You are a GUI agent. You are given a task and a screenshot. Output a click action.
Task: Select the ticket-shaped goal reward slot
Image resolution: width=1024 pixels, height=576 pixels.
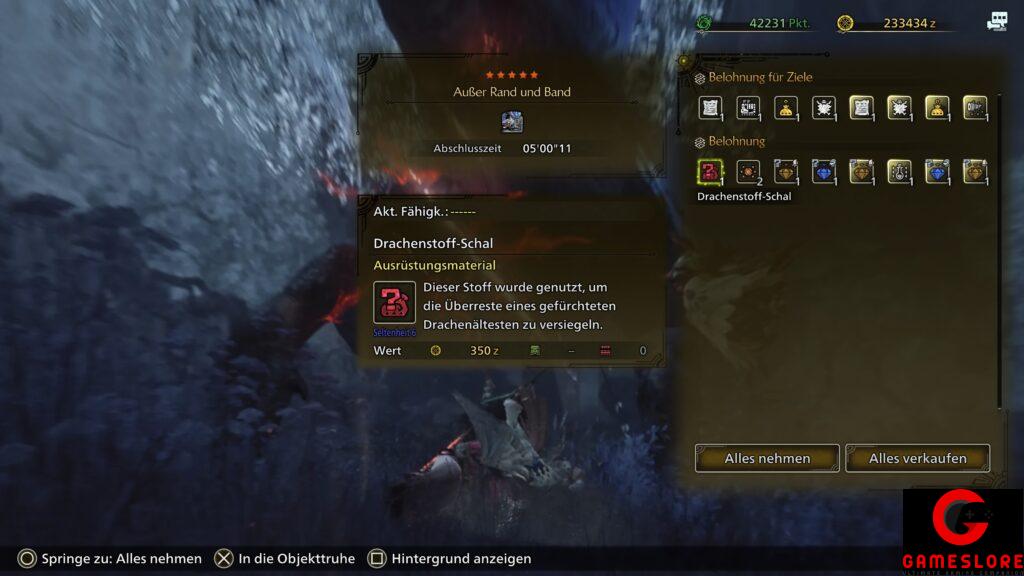tap(748, 108)
